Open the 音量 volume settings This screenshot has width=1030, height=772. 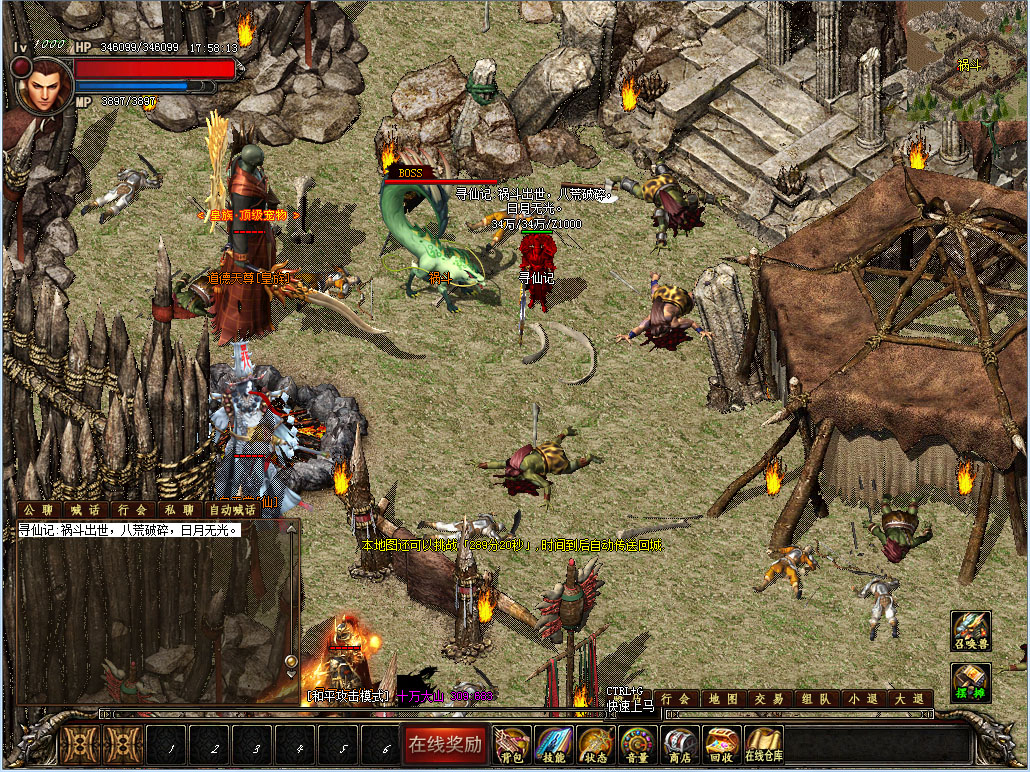(x=638, y=744)
